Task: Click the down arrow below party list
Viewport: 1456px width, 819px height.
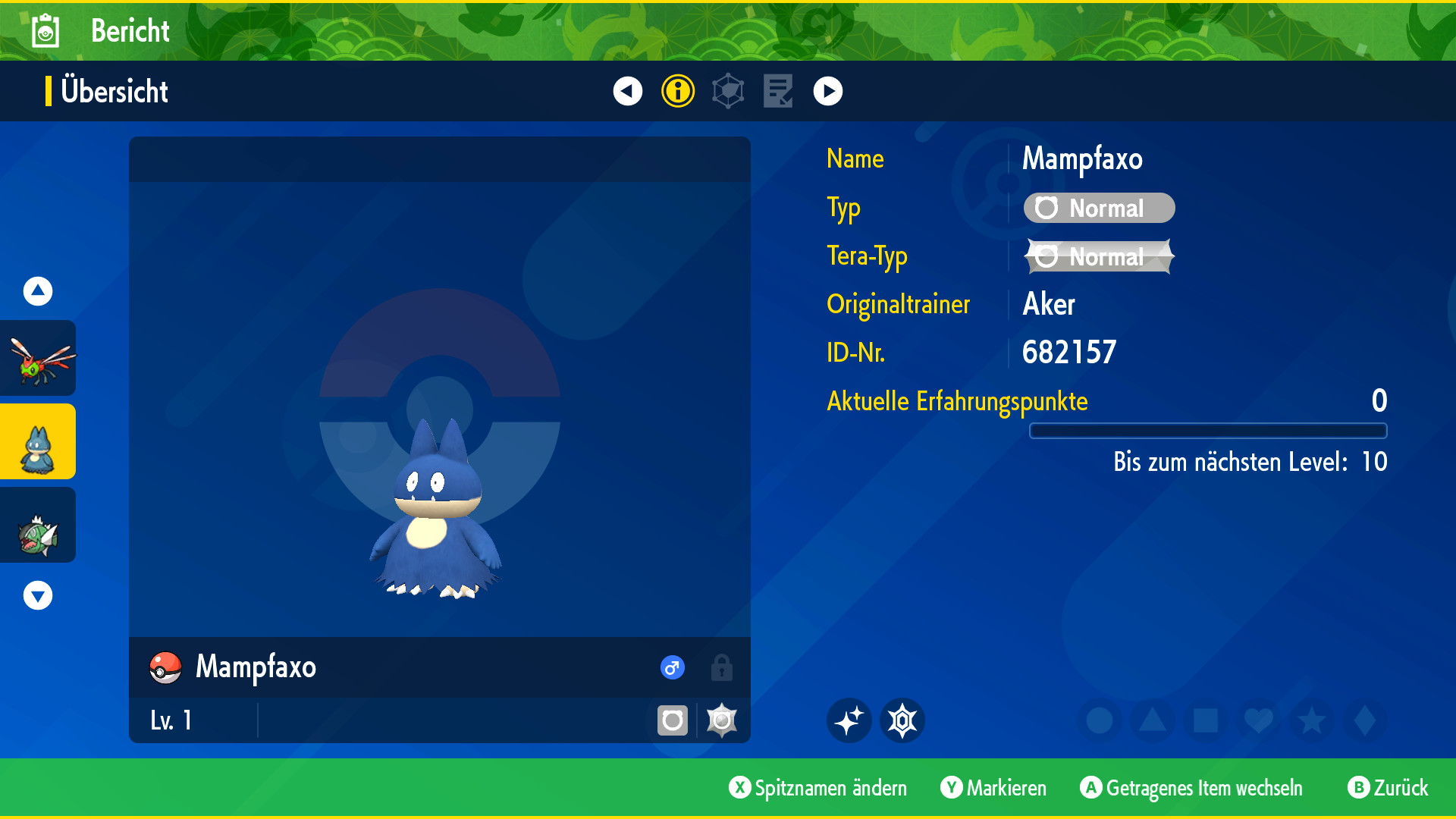Action: (x=38, y=595)
